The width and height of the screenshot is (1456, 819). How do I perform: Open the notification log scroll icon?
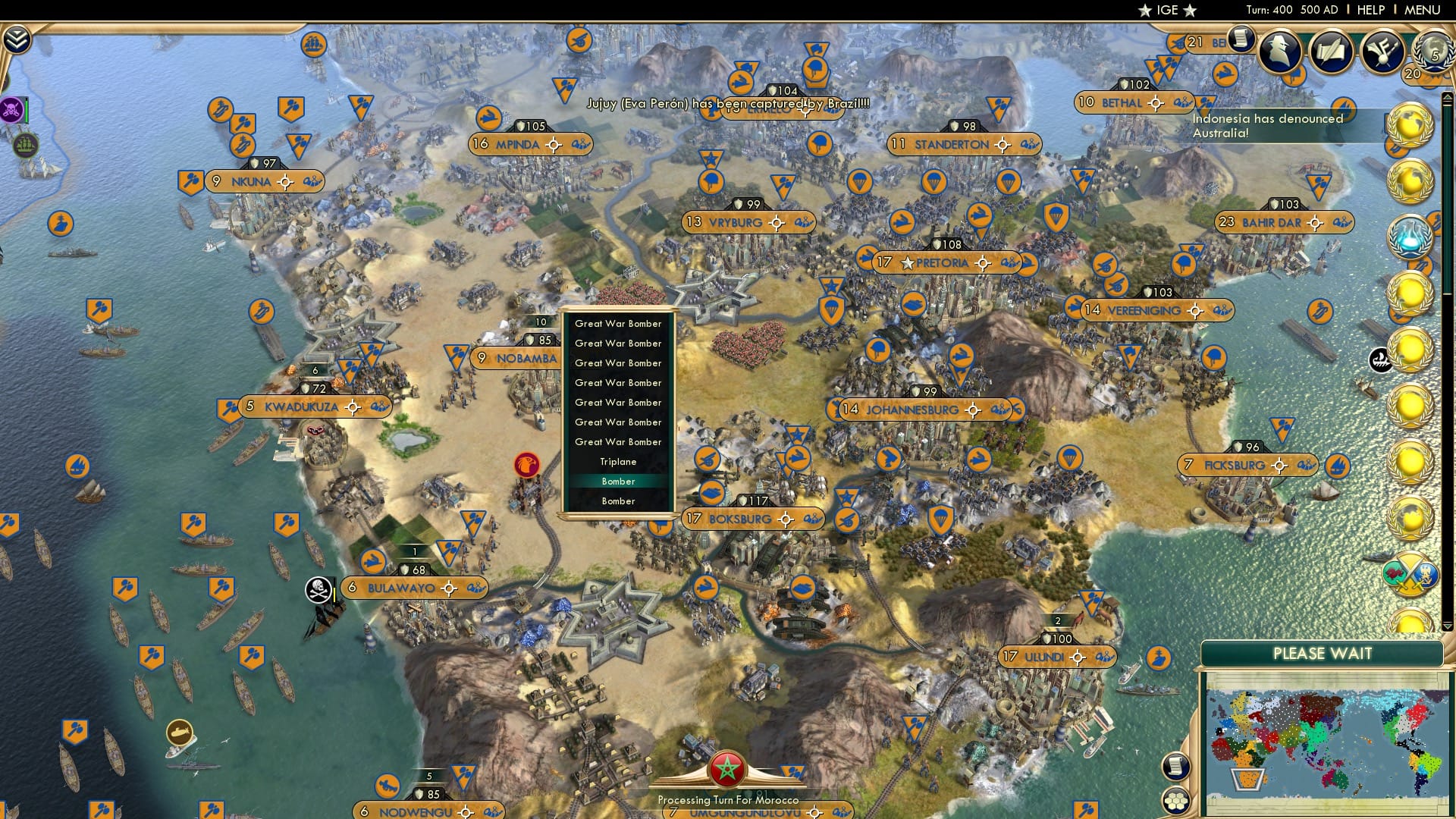1241,39
